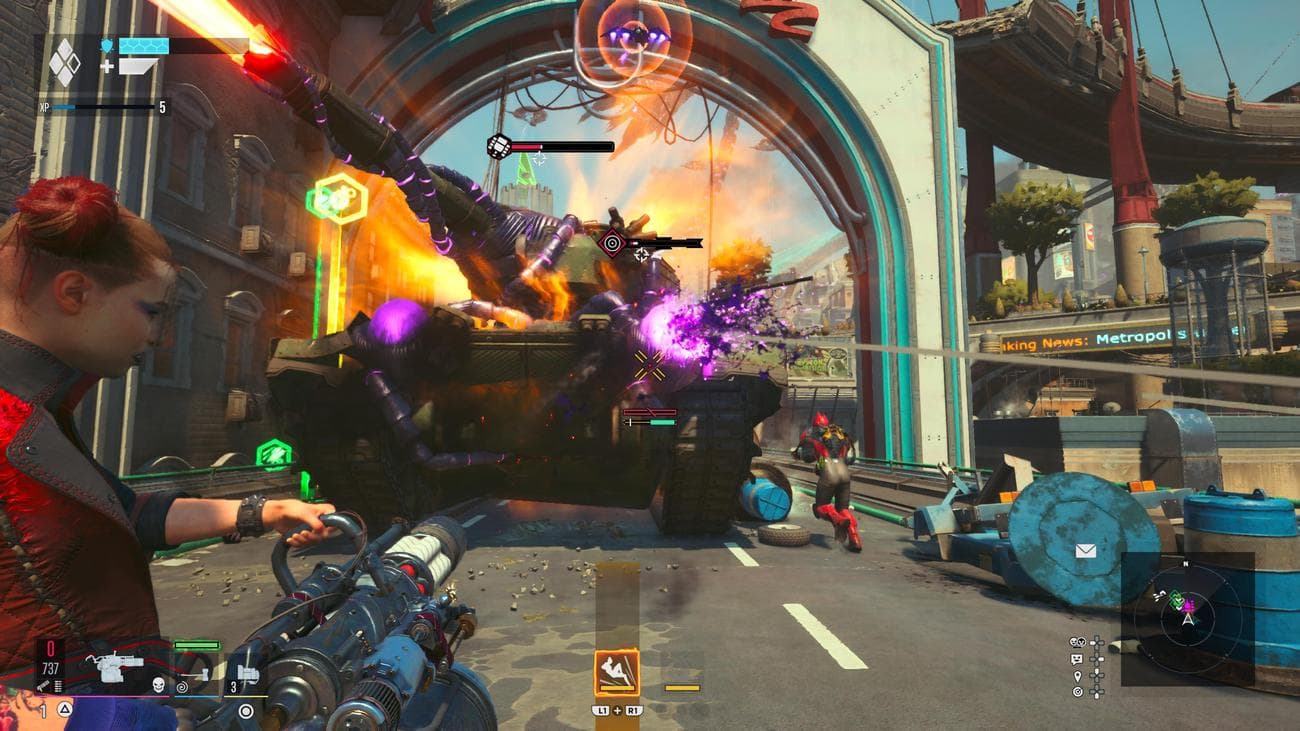Select the weapon icon in the ammo display

point(116,666)
